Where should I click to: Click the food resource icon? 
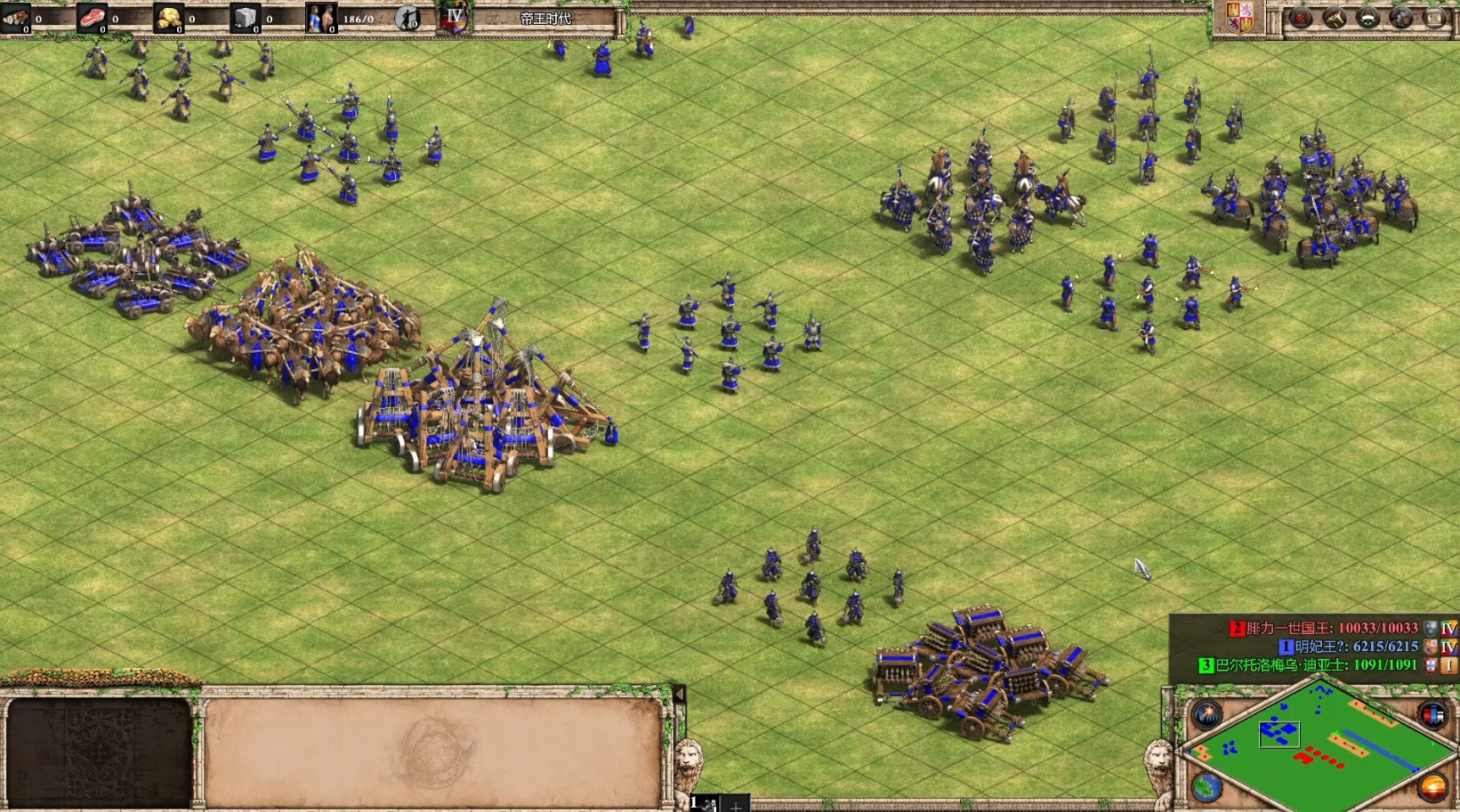(92, 18)
